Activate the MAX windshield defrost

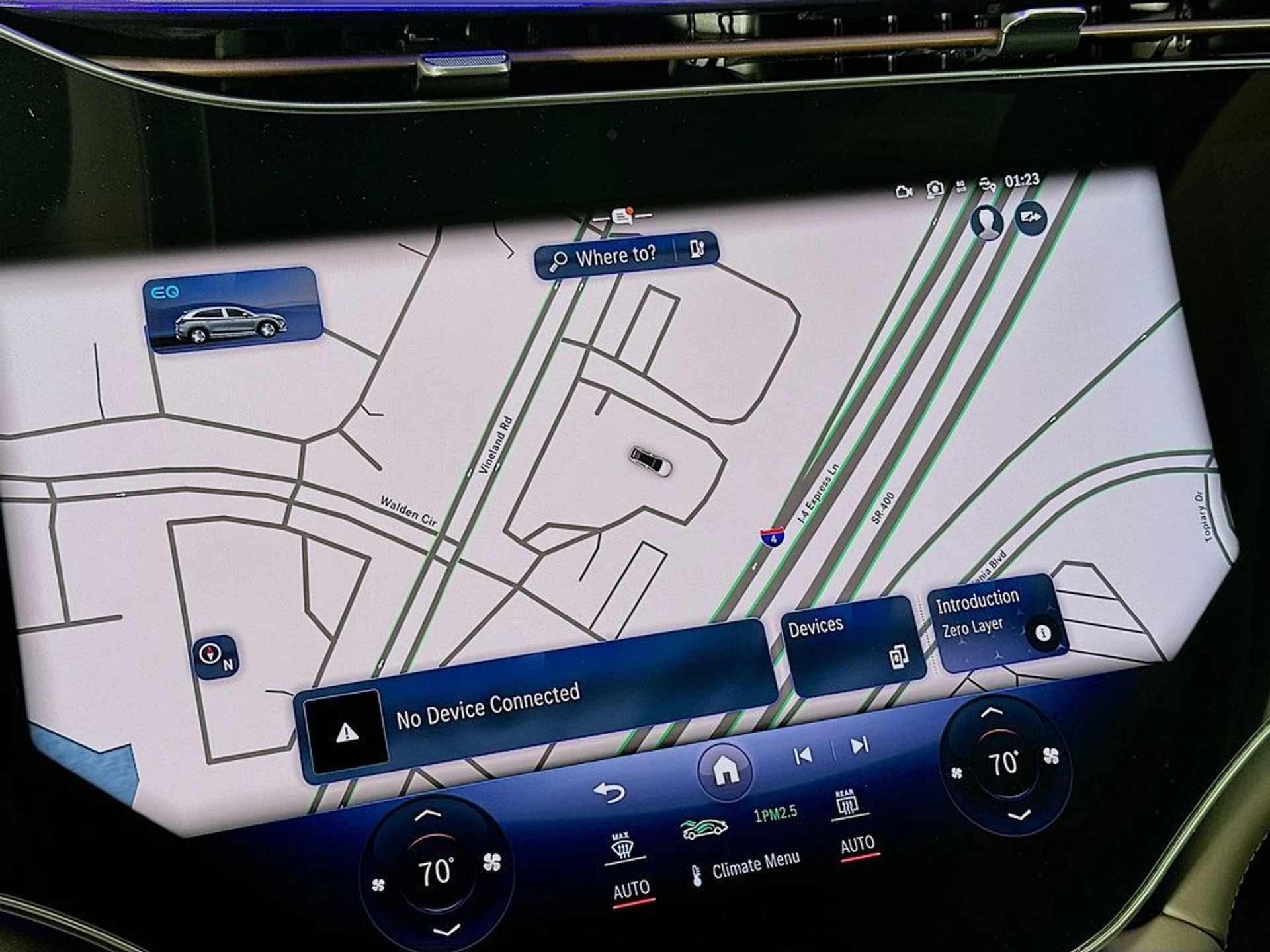pos(621,846)
